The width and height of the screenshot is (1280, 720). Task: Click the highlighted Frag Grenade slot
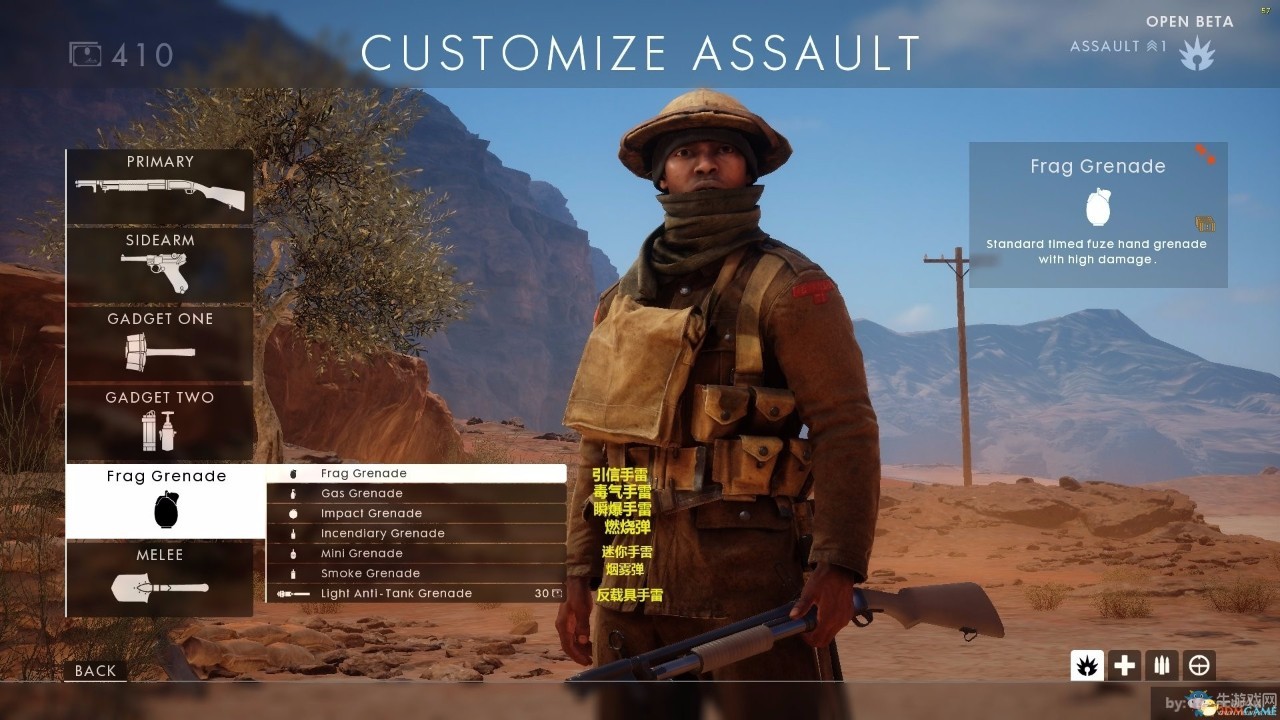(x=166, y=501)
